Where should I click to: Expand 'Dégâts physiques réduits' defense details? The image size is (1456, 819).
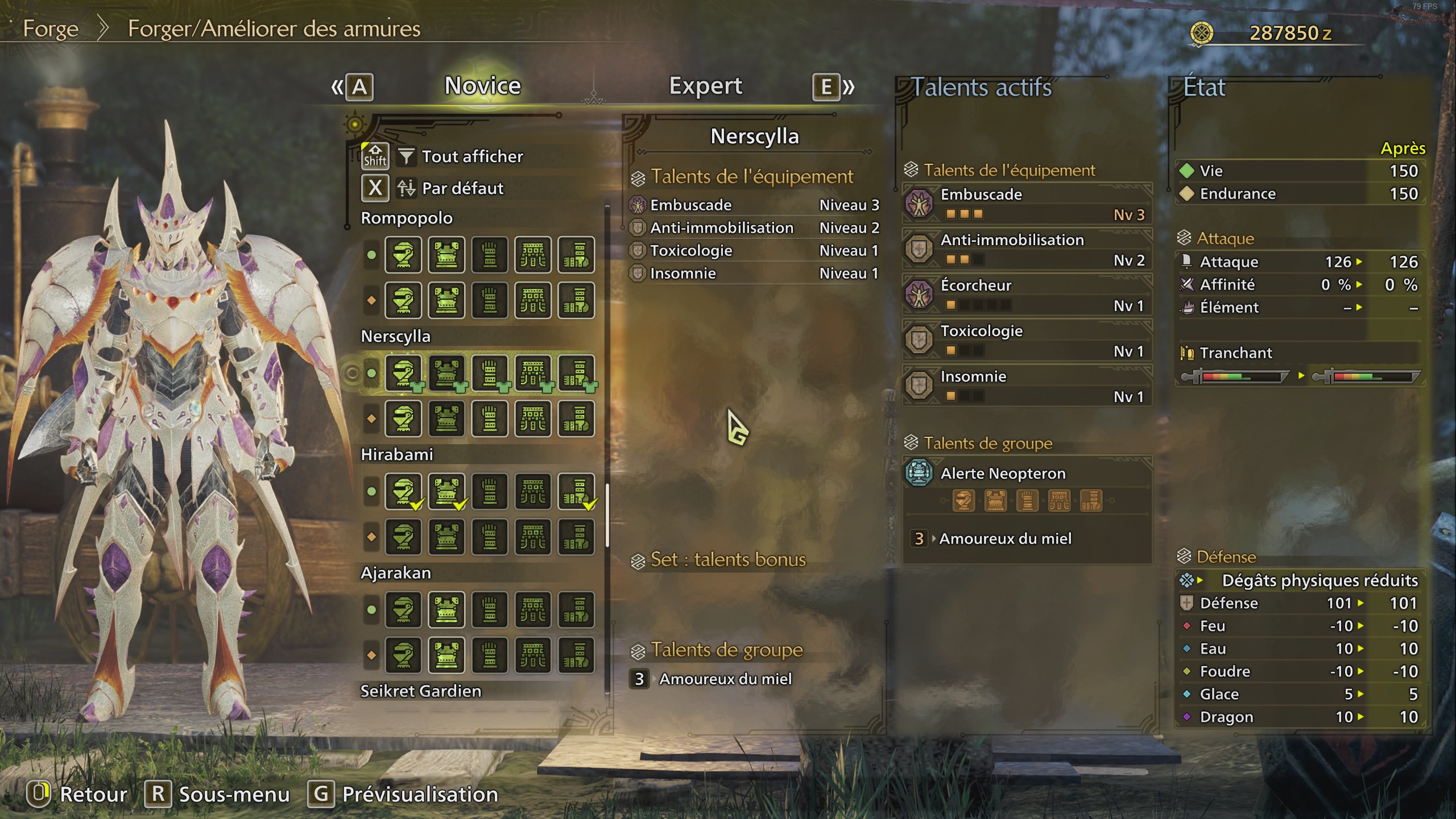tap(1200, 581)
